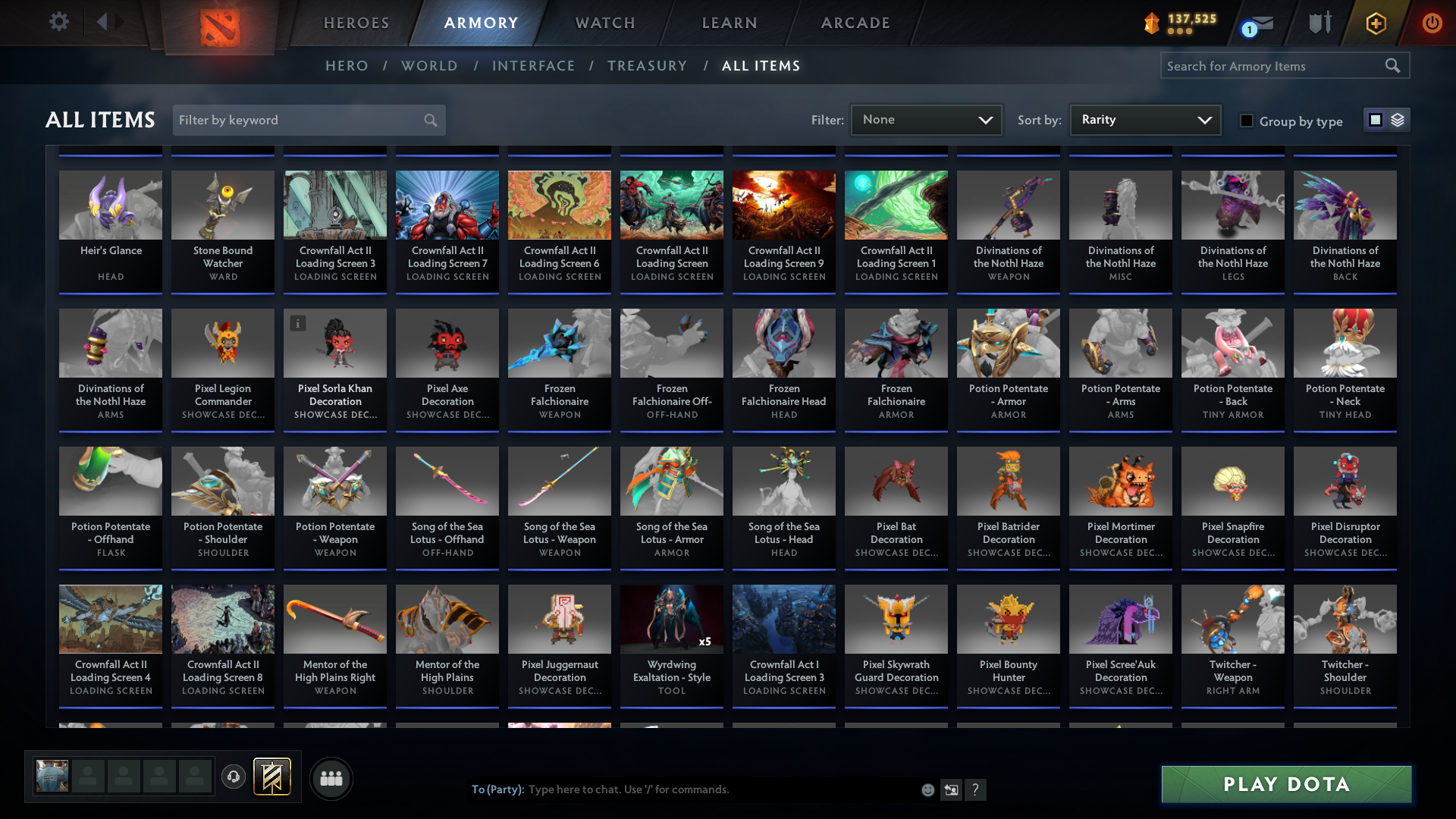Open settings with the gear icon

coord(59,21)
